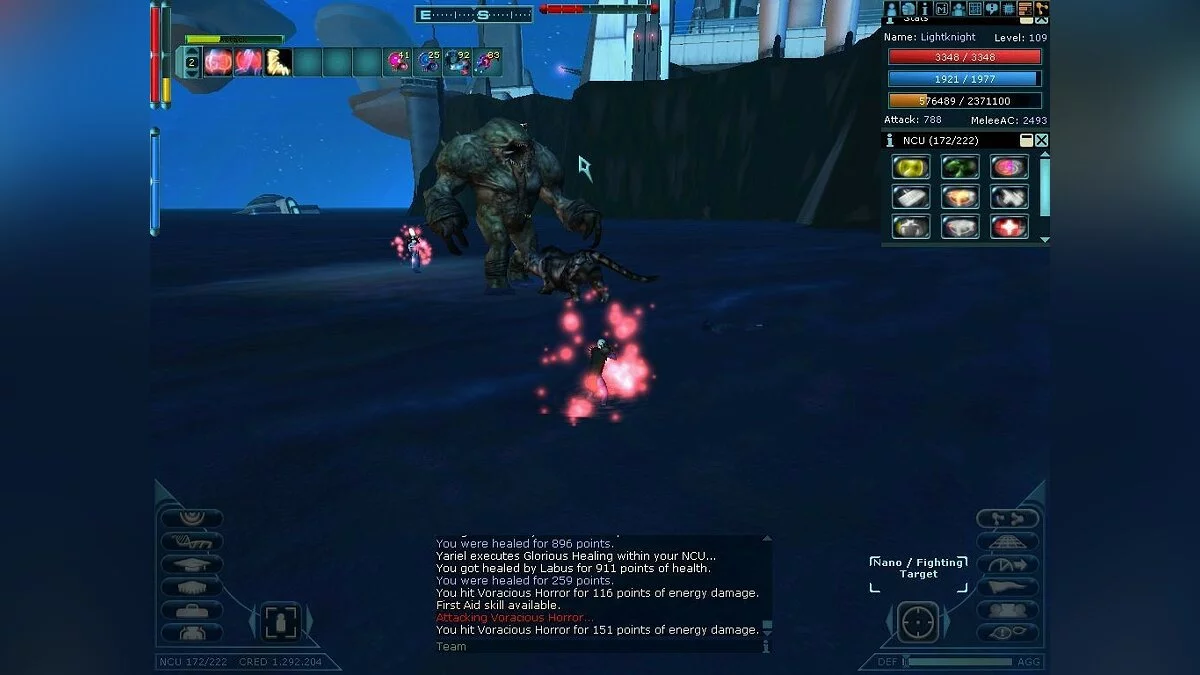1200x675 pixels.
Task: Select the red cross nano buff icon
Action: tap(1009, 226)
